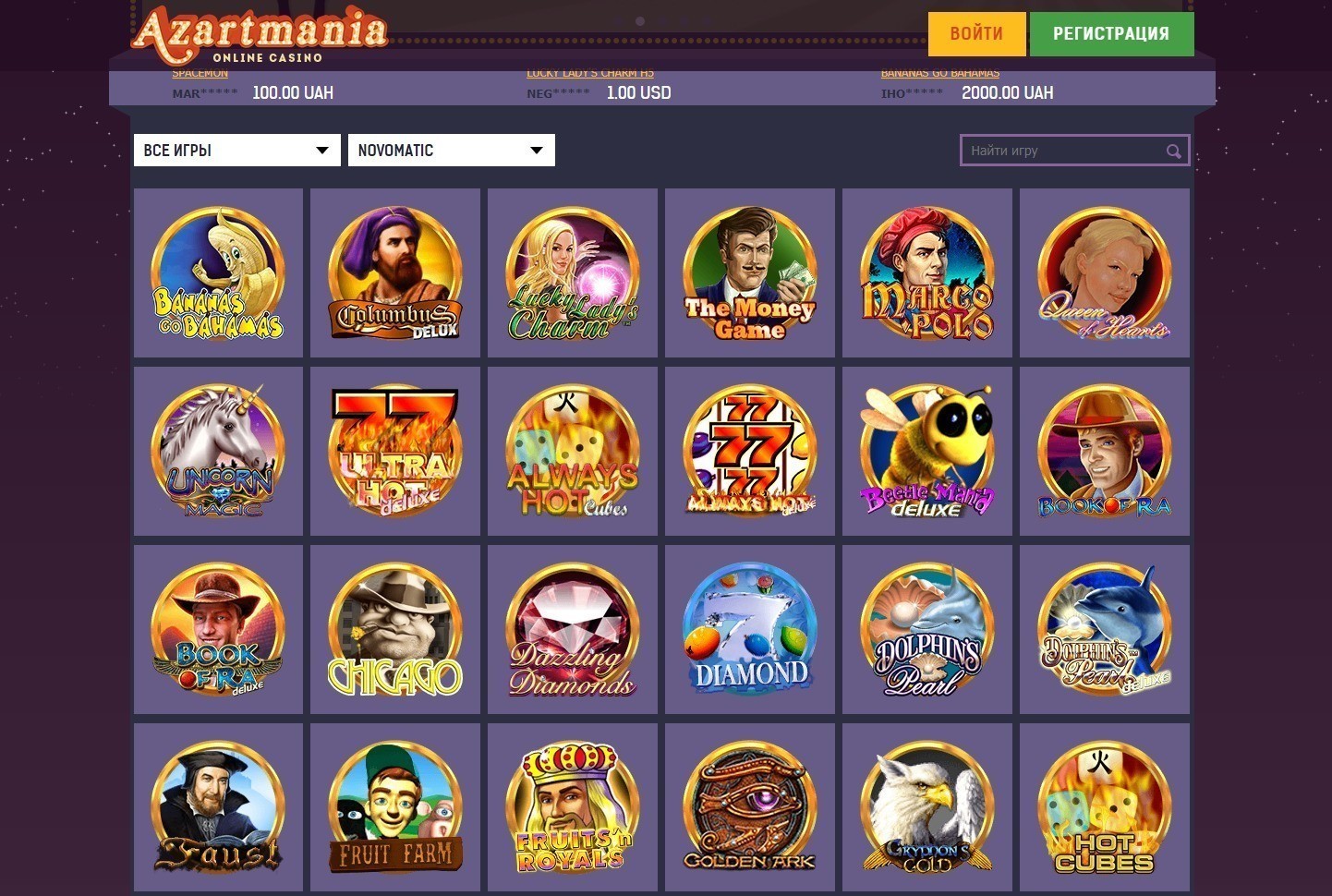Launch the Chicago slot
This screenshot has height=896, width=1332.
click(395, 629)
